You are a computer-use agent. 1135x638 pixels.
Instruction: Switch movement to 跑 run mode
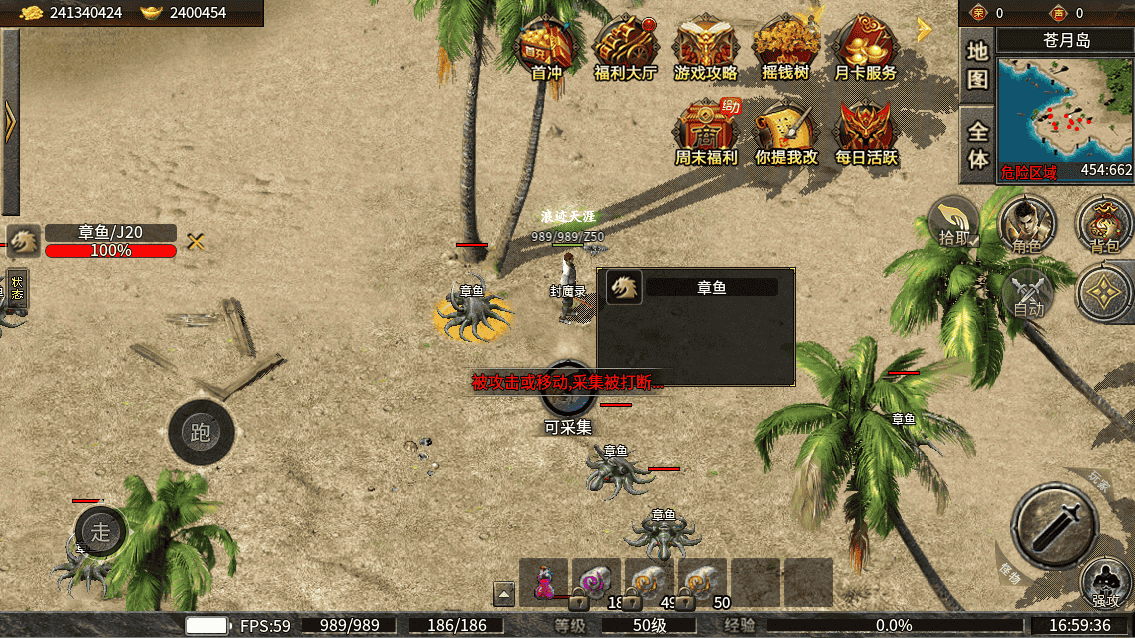pos(201,432)
